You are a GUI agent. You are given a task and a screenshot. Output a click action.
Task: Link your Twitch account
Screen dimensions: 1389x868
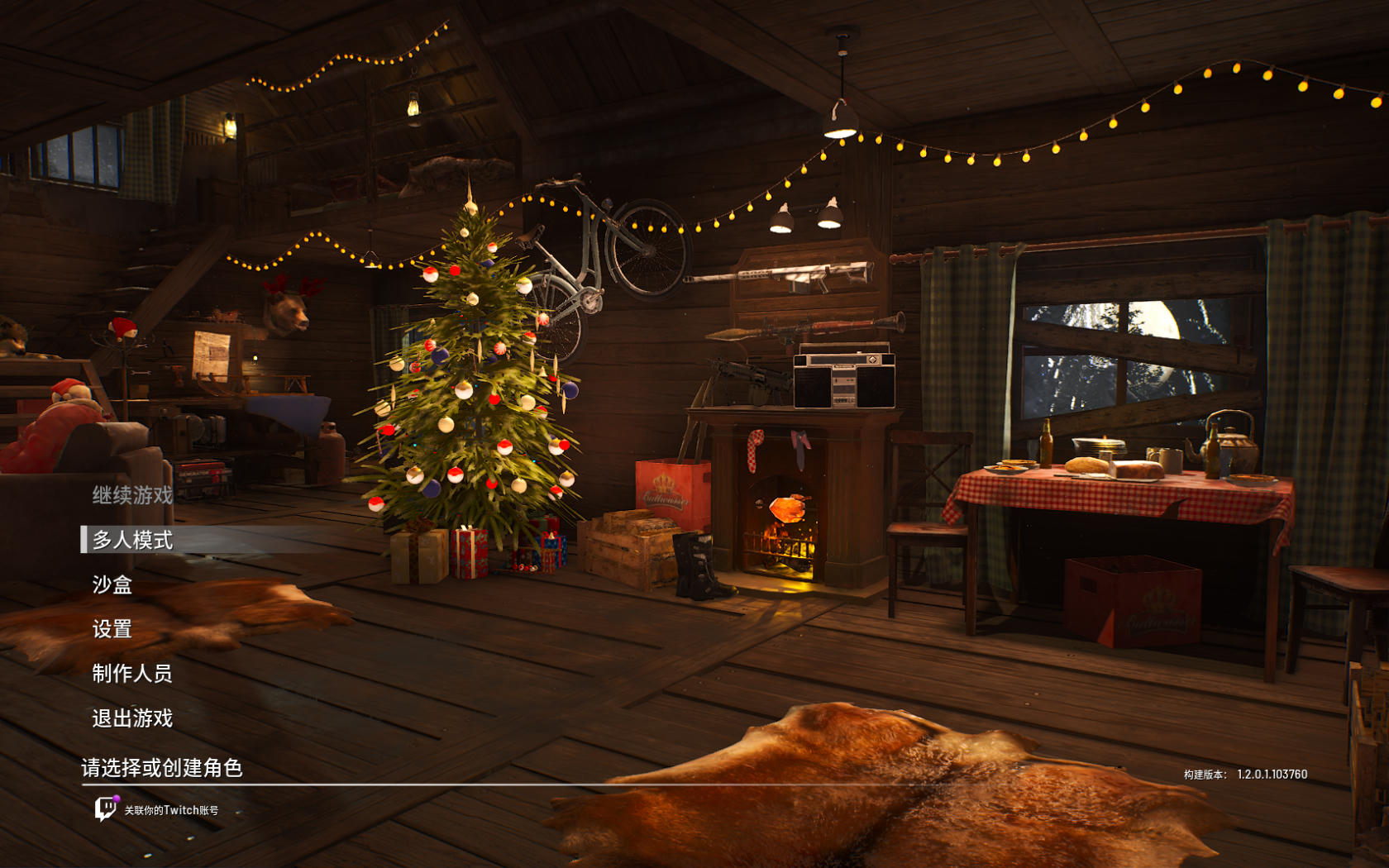[x=157, y=809]
